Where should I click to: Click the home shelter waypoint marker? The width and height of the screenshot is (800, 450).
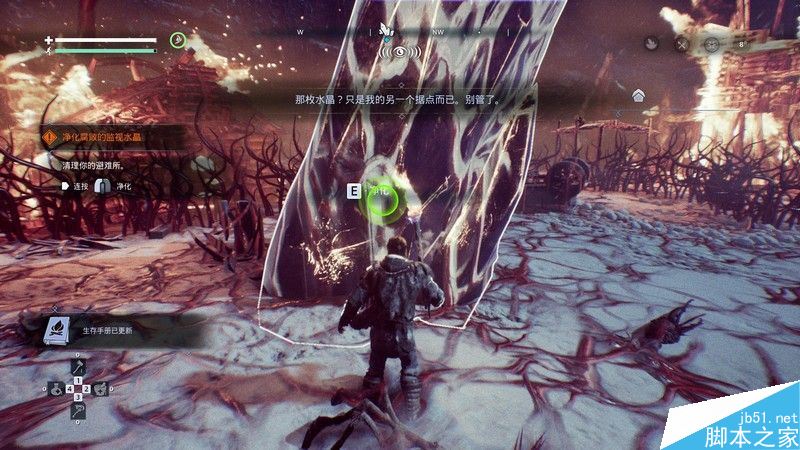pos(638,96)
